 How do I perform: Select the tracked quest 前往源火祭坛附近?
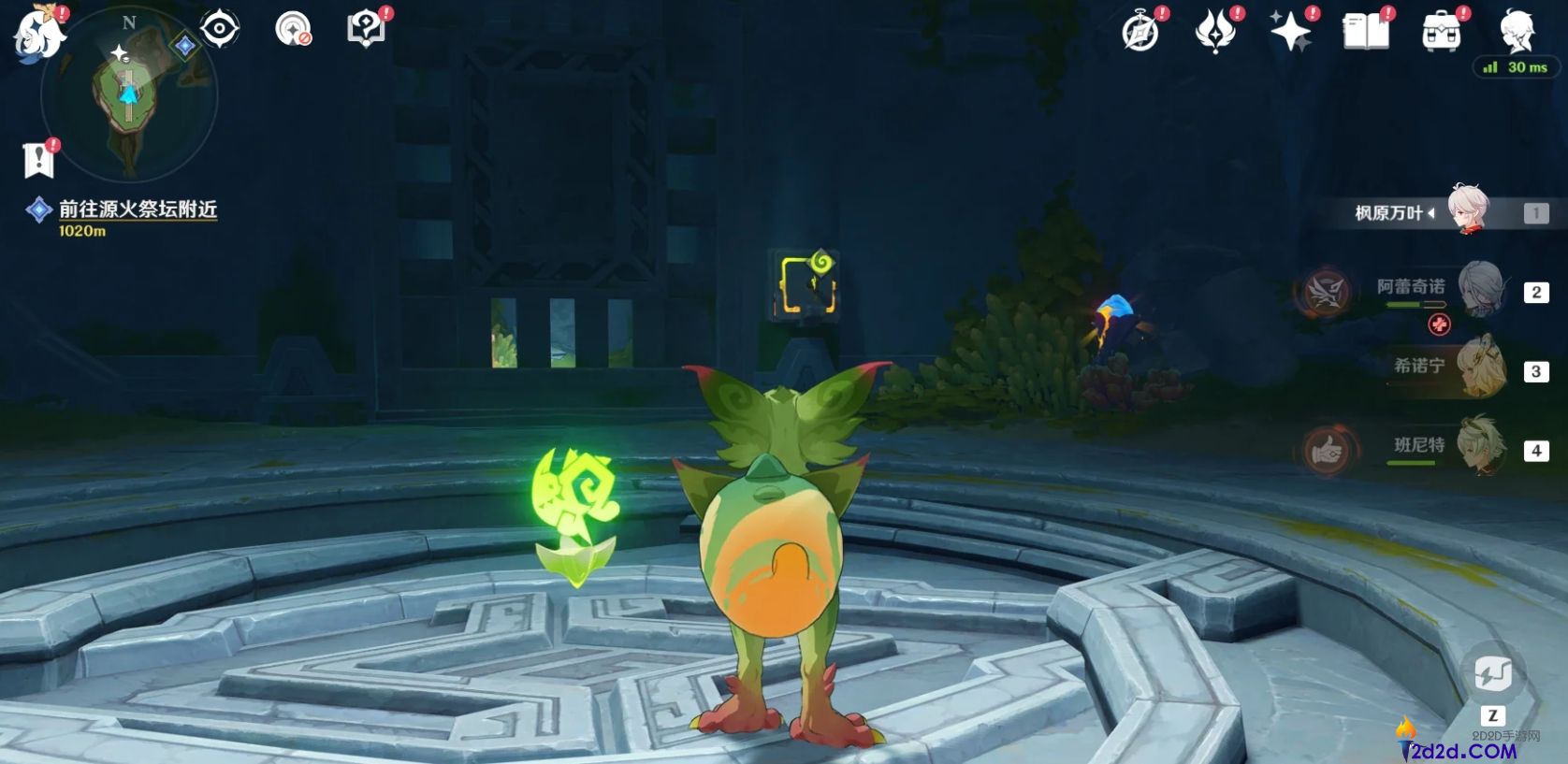point(138,209)
